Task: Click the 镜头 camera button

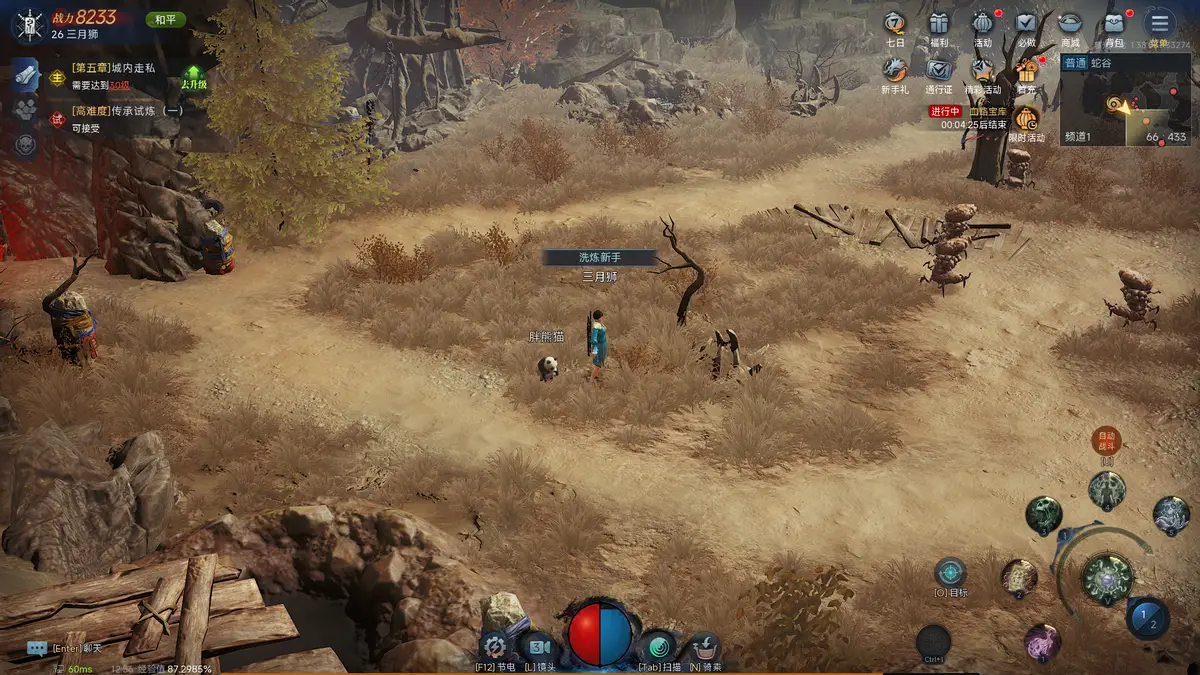Action: 540,646
